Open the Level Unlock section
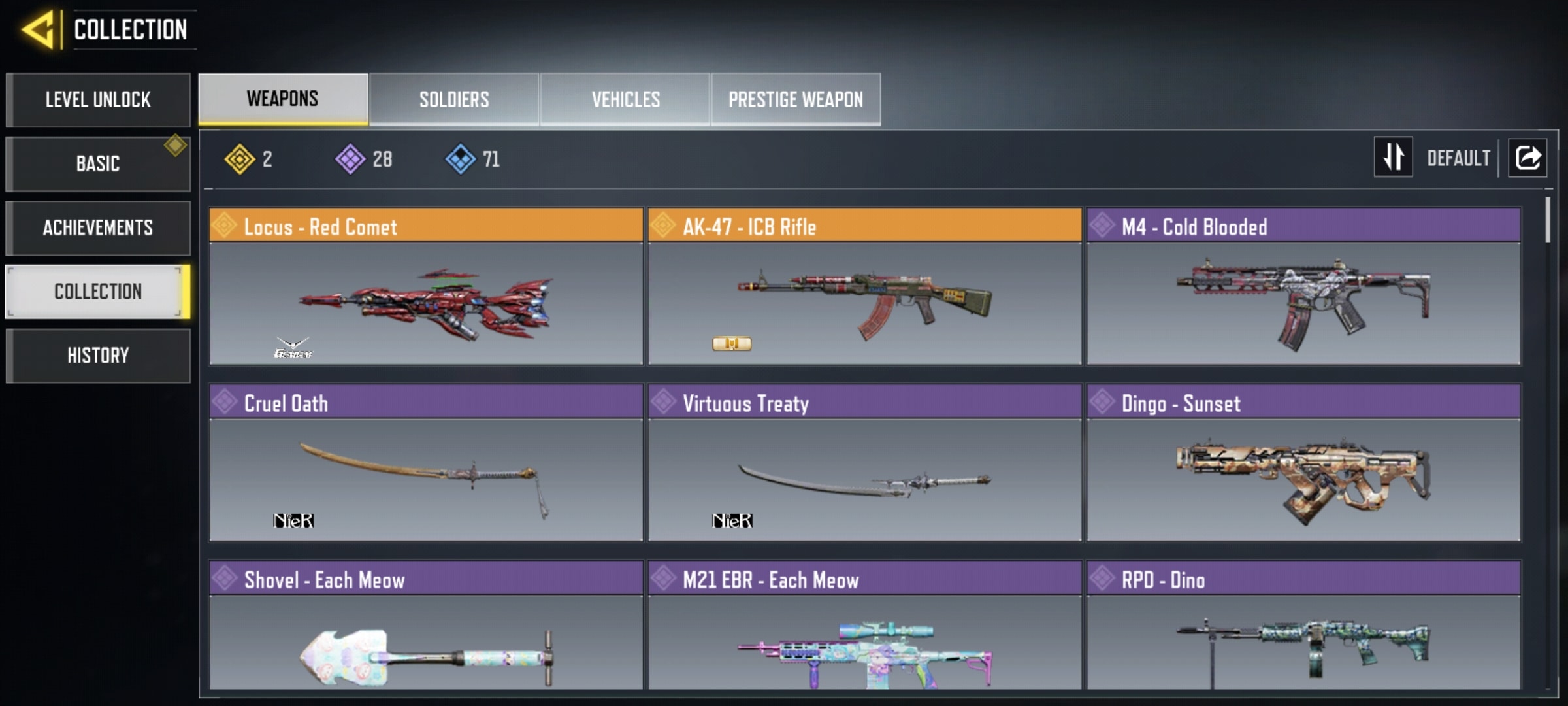 click(98, 99)
